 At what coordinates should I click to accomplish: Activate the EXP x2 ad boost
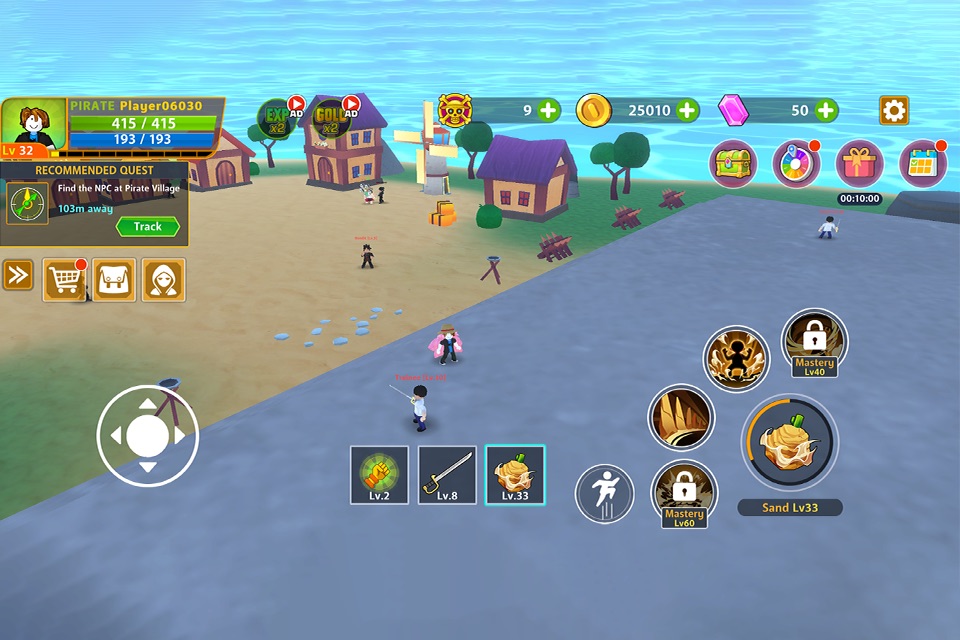[x=276, y=118]
